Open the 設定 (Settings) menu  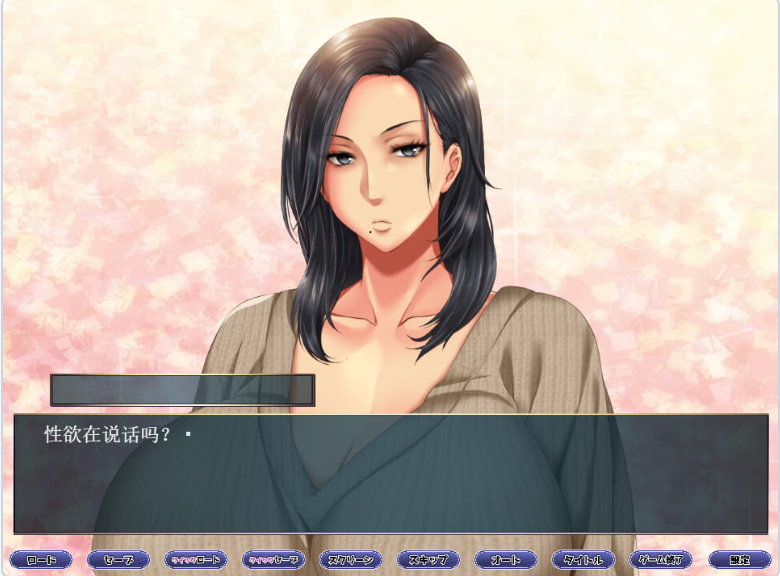[x=739, y=560]
